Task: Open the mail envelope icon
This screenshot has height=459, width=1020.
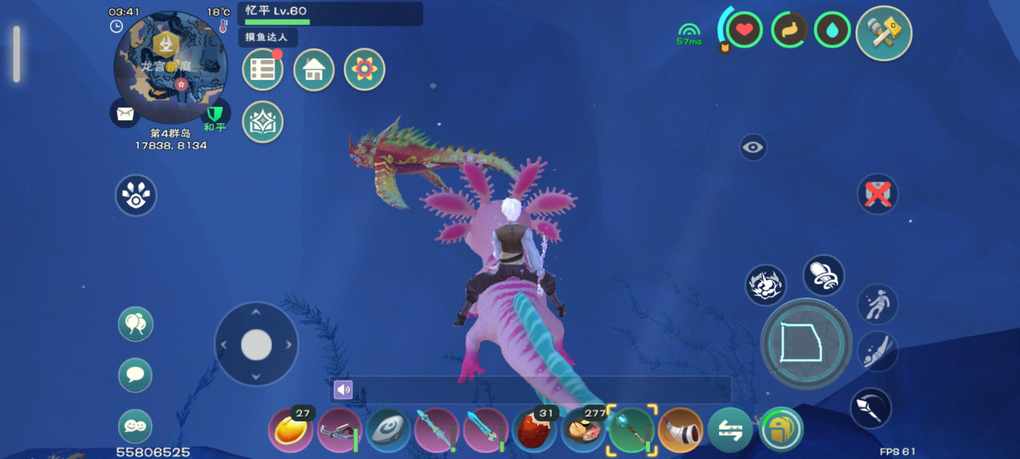Action: pos(124,114)
